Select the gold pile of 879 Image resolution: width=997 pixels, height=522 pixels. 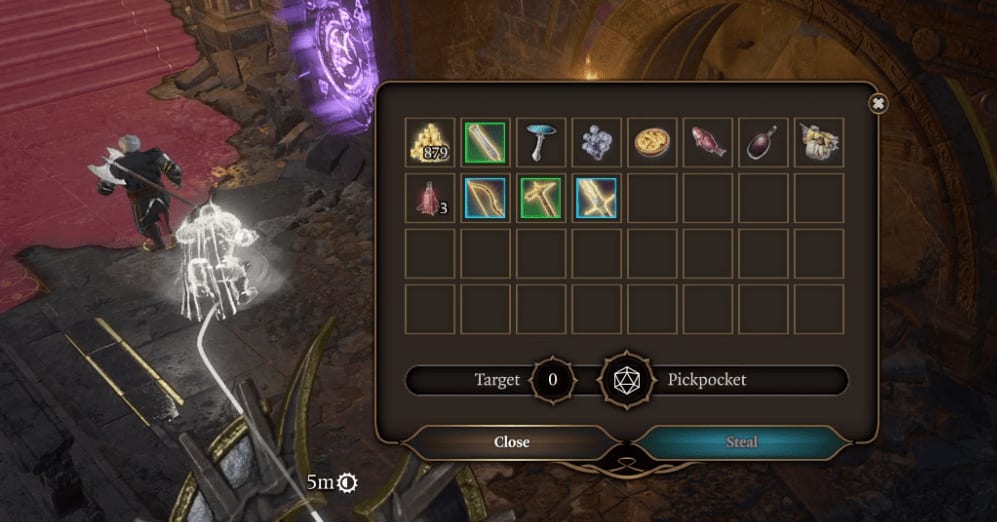pyautogui.click(x=430, y=143)
